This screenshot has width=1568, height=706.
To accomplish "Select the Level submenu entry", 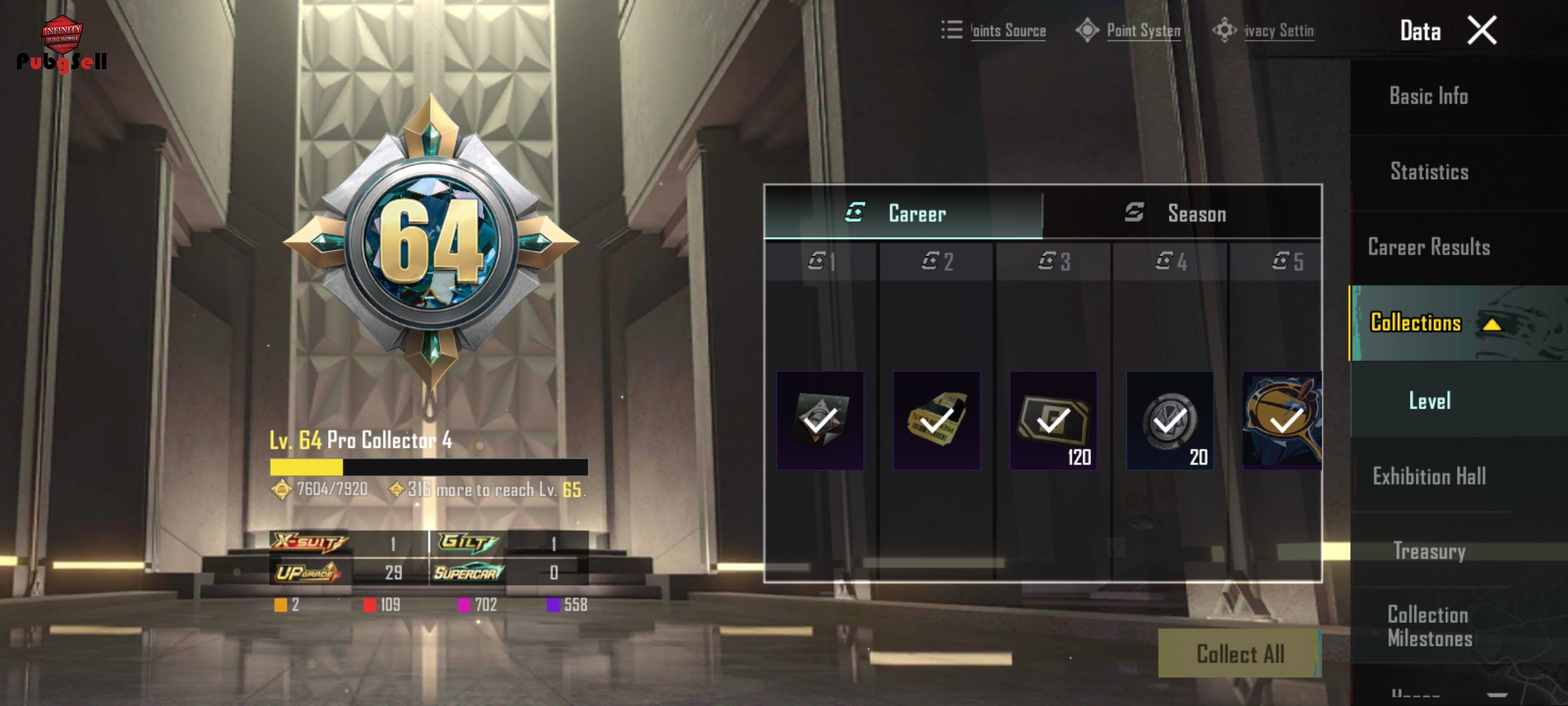I will click(1429, 401).
